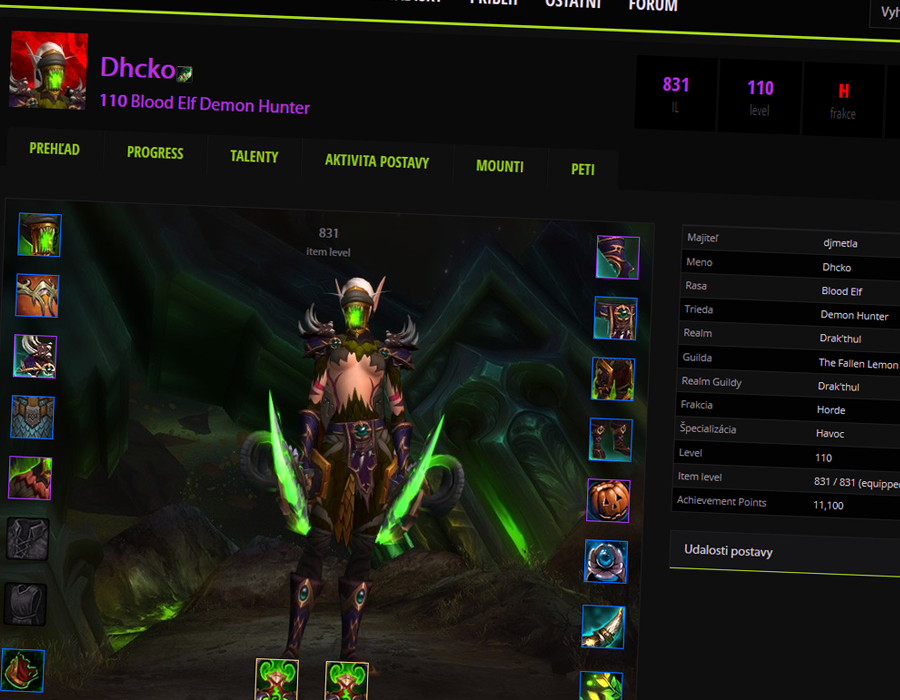Switch to the PROGRESS tab
This screenshot has width=900, height=700.
pyautogui.click(x=155, y=153)
